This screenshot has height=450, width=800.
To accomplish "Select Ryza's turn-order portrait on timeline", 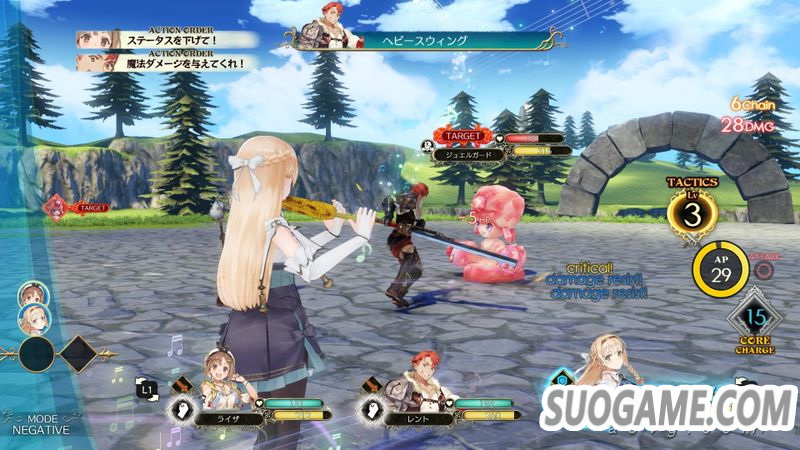I will pyautogui.click(x=33, y=294).
